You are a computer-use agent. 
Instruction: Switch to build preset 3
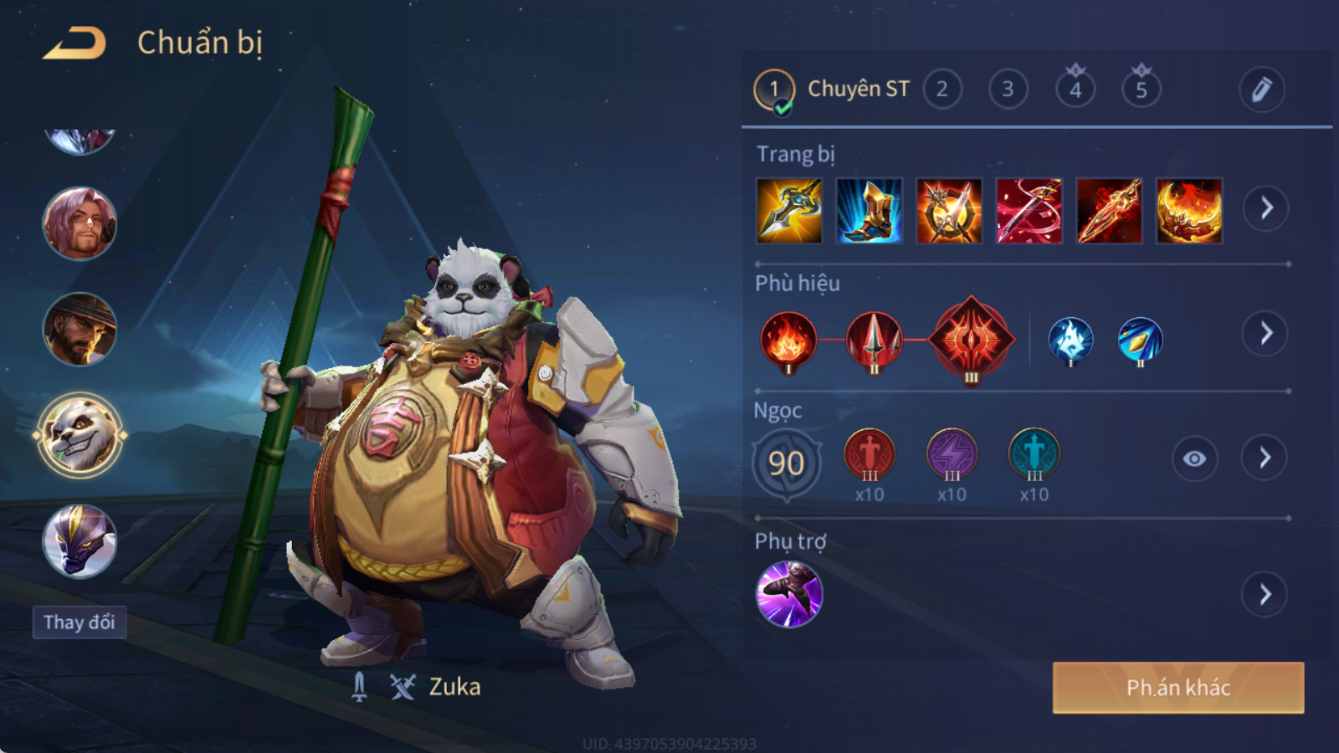tap(1008, 90)
